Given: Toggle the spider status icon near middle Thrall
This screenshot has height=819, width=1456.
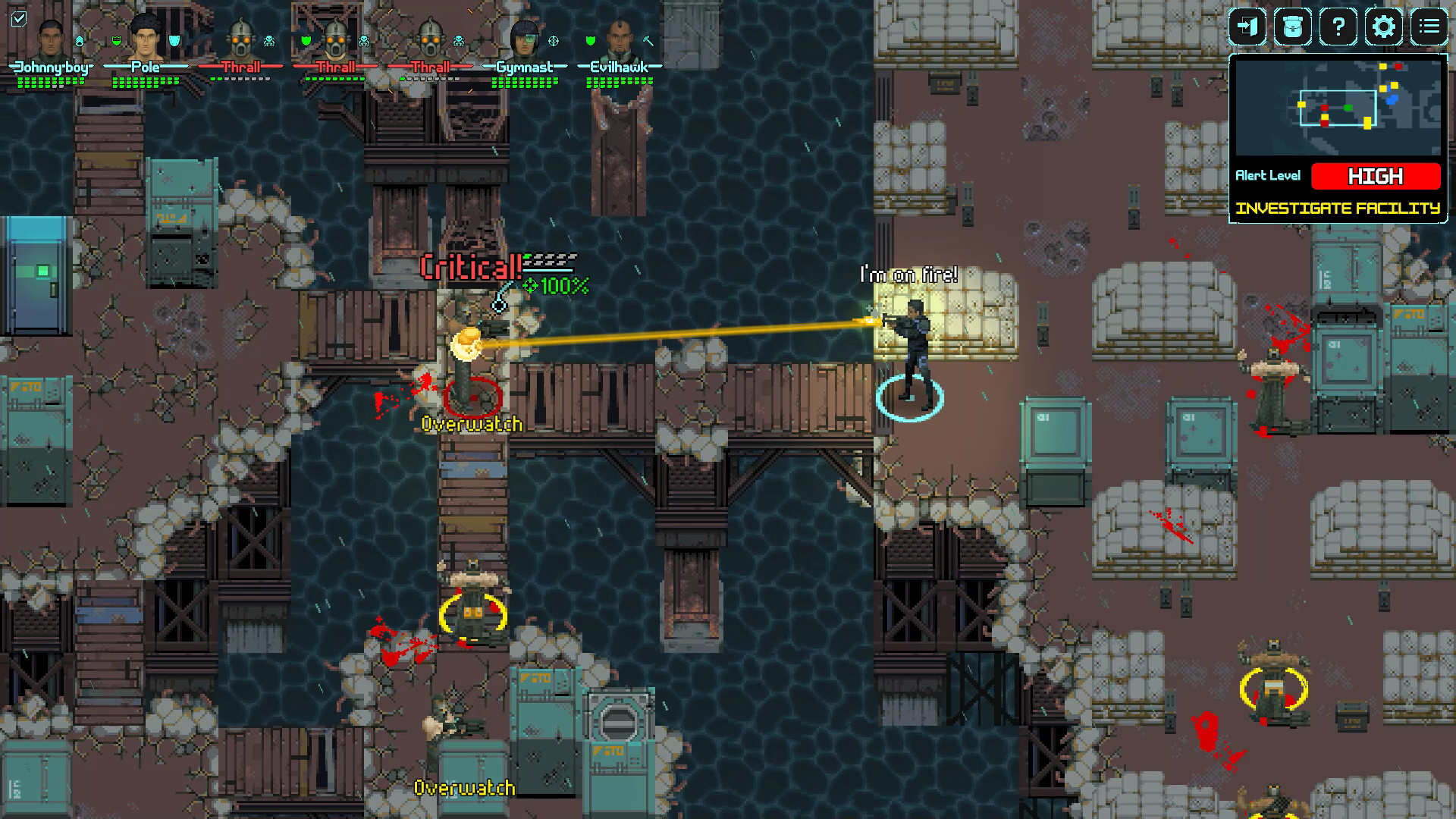Looking at the screenshot, I should 364,42.
